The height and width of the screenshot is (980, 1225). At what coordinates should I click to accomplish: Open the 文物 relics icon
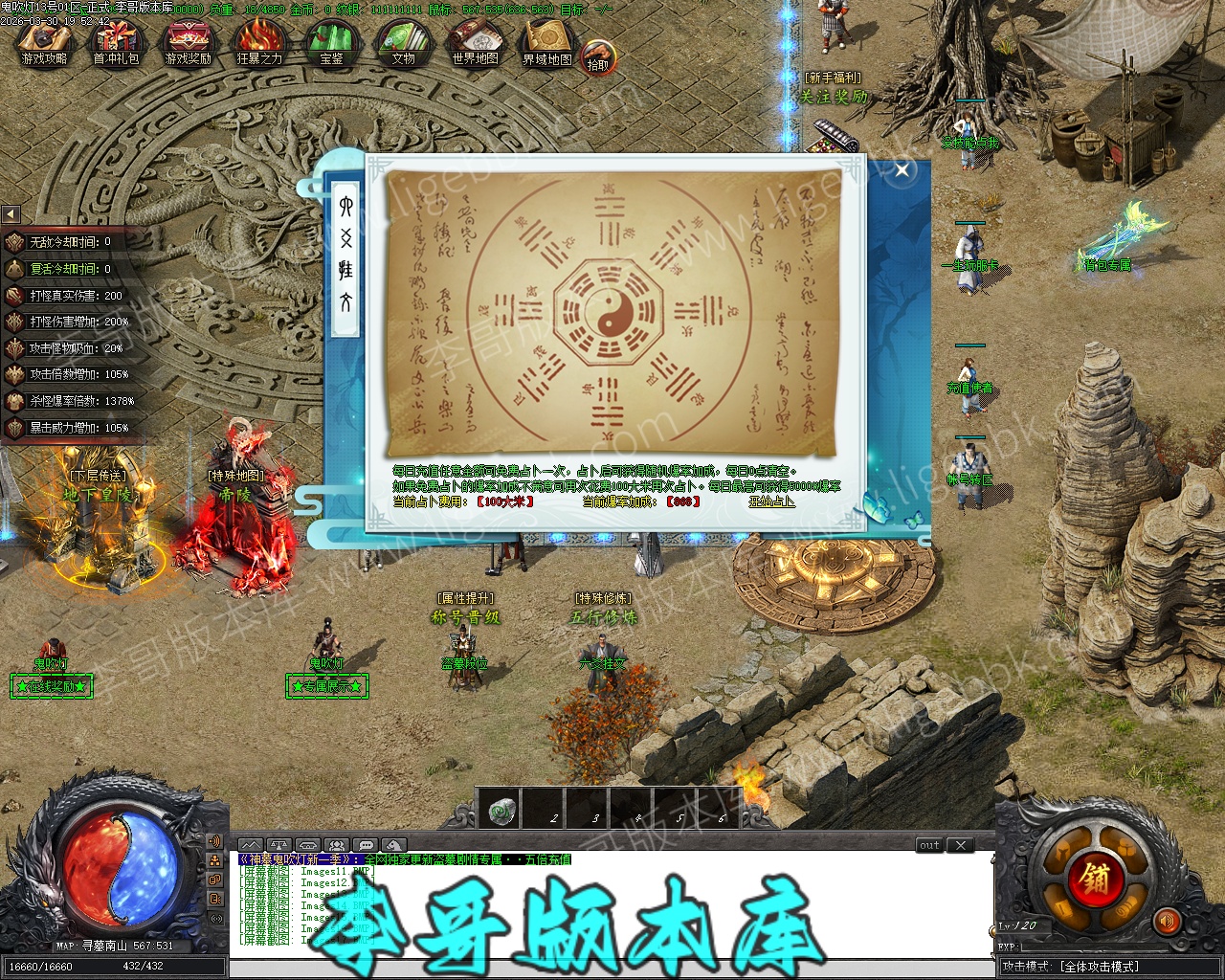pos(403,44)
